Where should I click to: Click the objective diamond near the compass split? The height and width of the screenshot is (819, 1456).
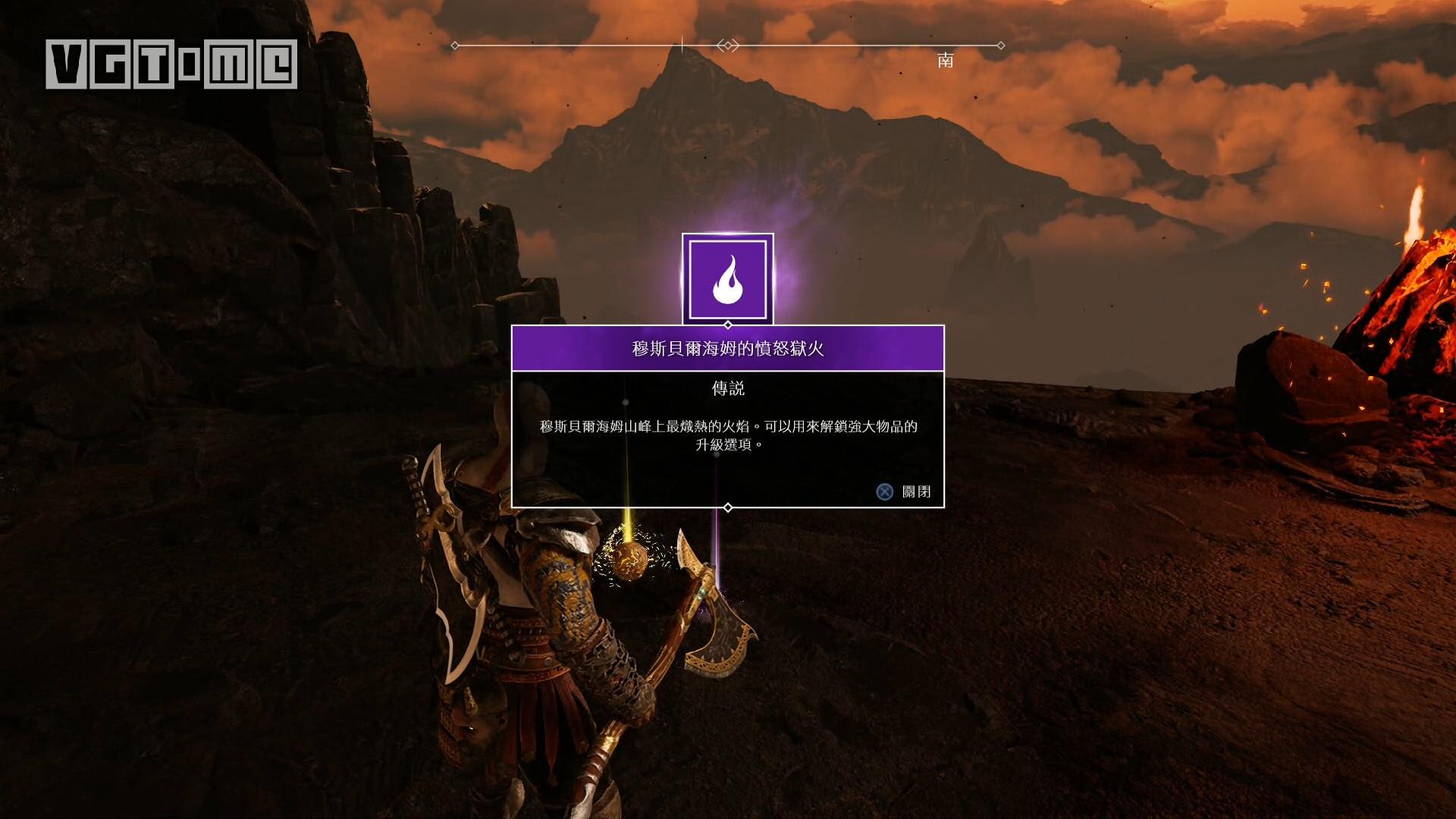point(730,45)
